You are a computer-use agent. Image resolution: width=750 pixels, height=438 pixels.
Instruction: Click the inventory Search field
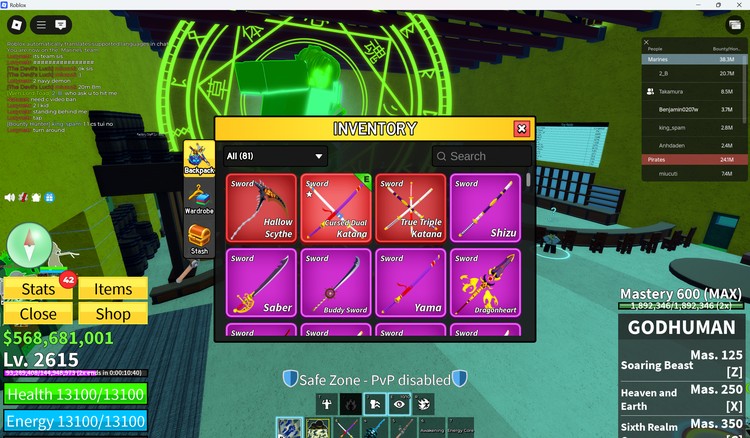pos(482,156)
